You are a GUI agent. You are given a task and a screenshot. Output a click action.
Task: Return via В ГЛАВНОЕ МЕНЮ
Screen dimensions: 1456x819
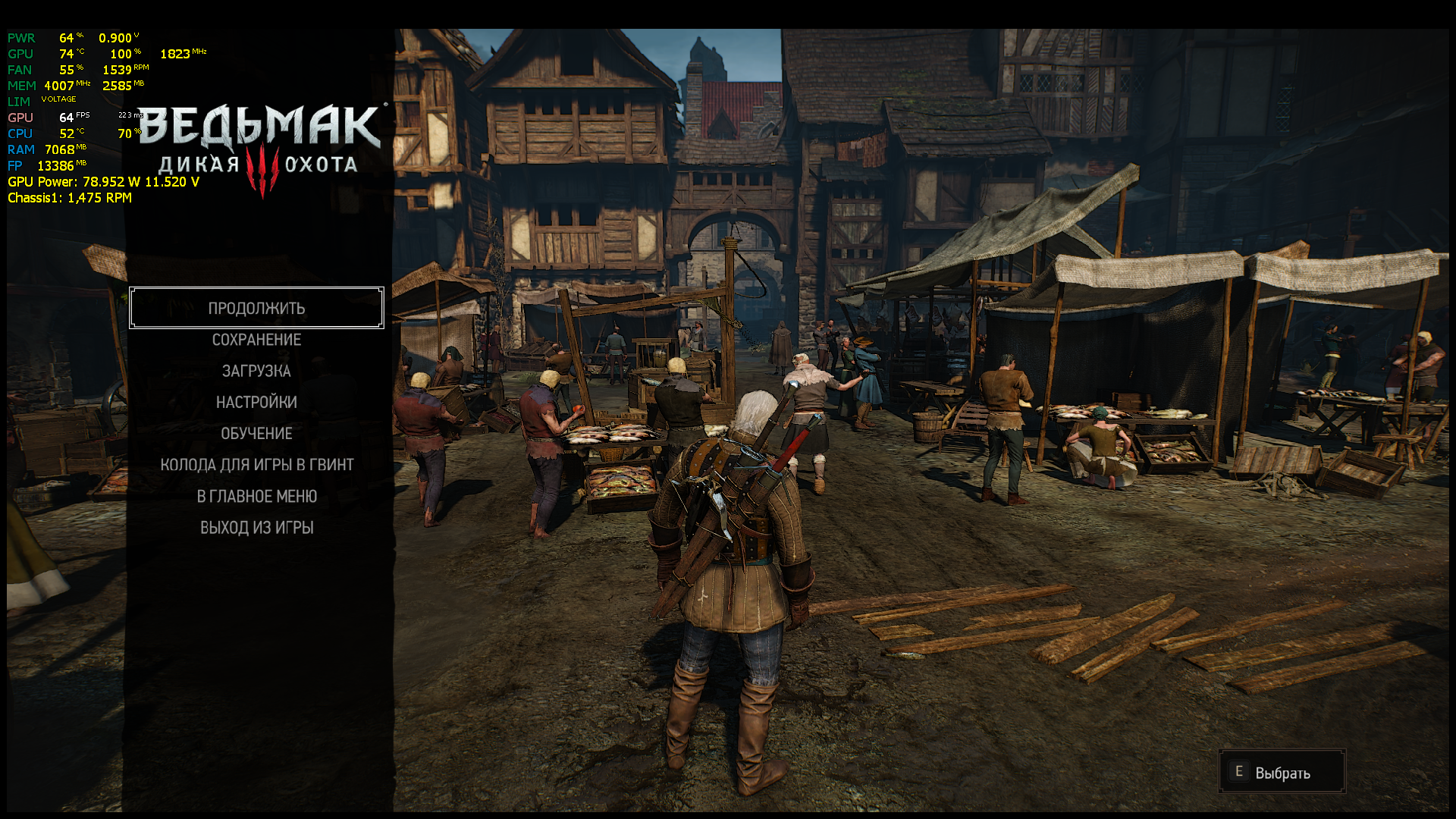256,497
